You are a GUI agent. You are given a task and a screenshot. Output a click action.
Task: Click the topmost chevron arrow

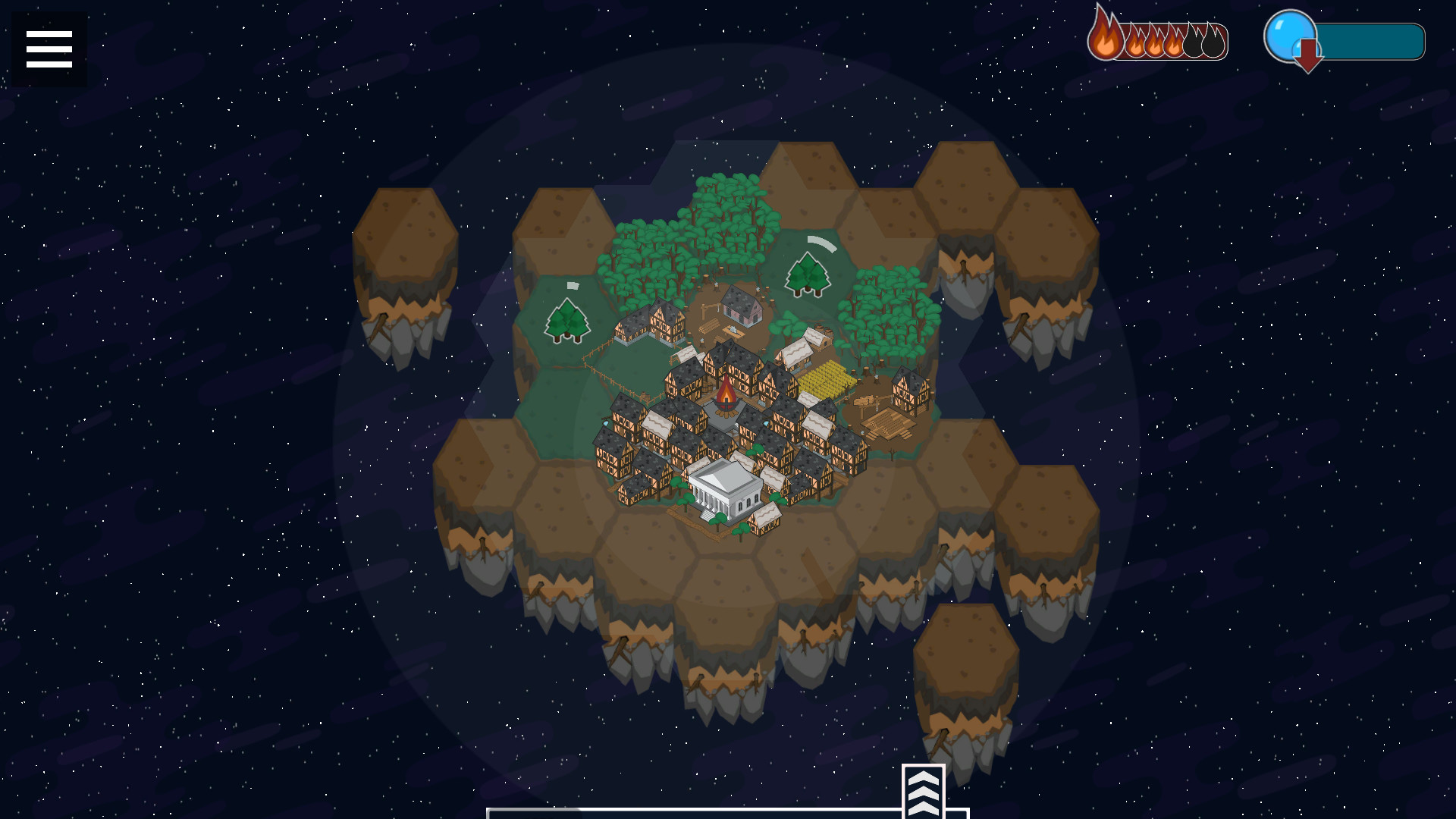coord(923,779)
